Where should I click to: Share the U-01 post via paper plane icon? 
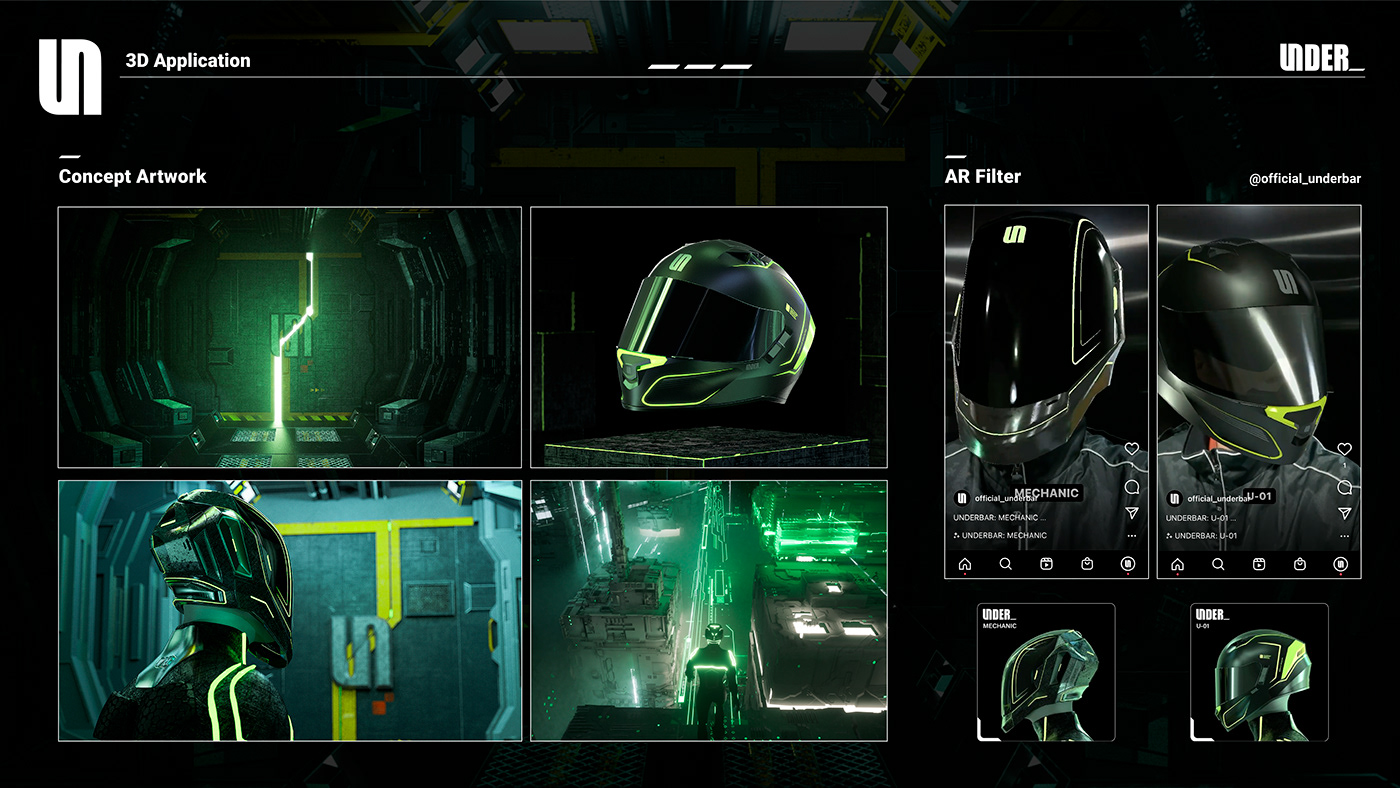[1345, 512]
